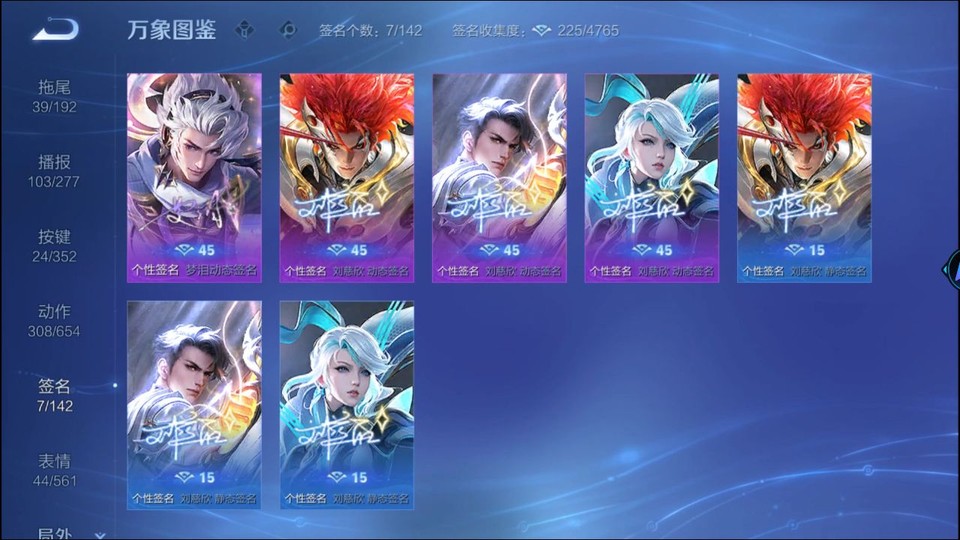Viewport: 960px width, 540px height.
Task: Select the red-haired hero card worth 45
Action: coord(346,177)
